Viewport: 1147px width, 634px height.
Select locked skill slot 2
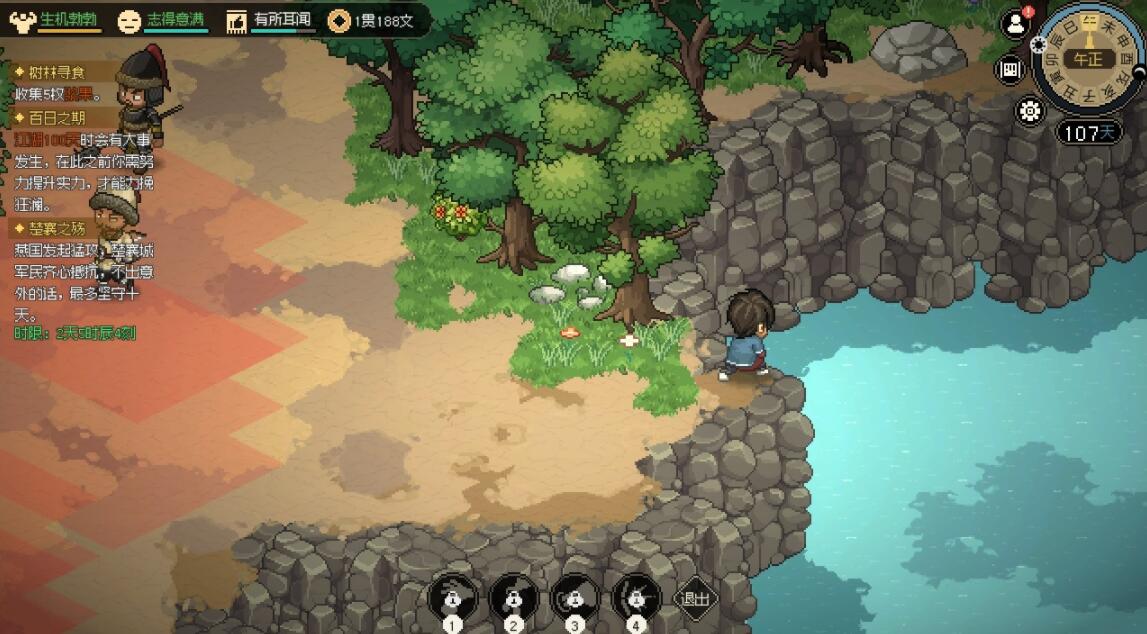(x=514, y=598)
